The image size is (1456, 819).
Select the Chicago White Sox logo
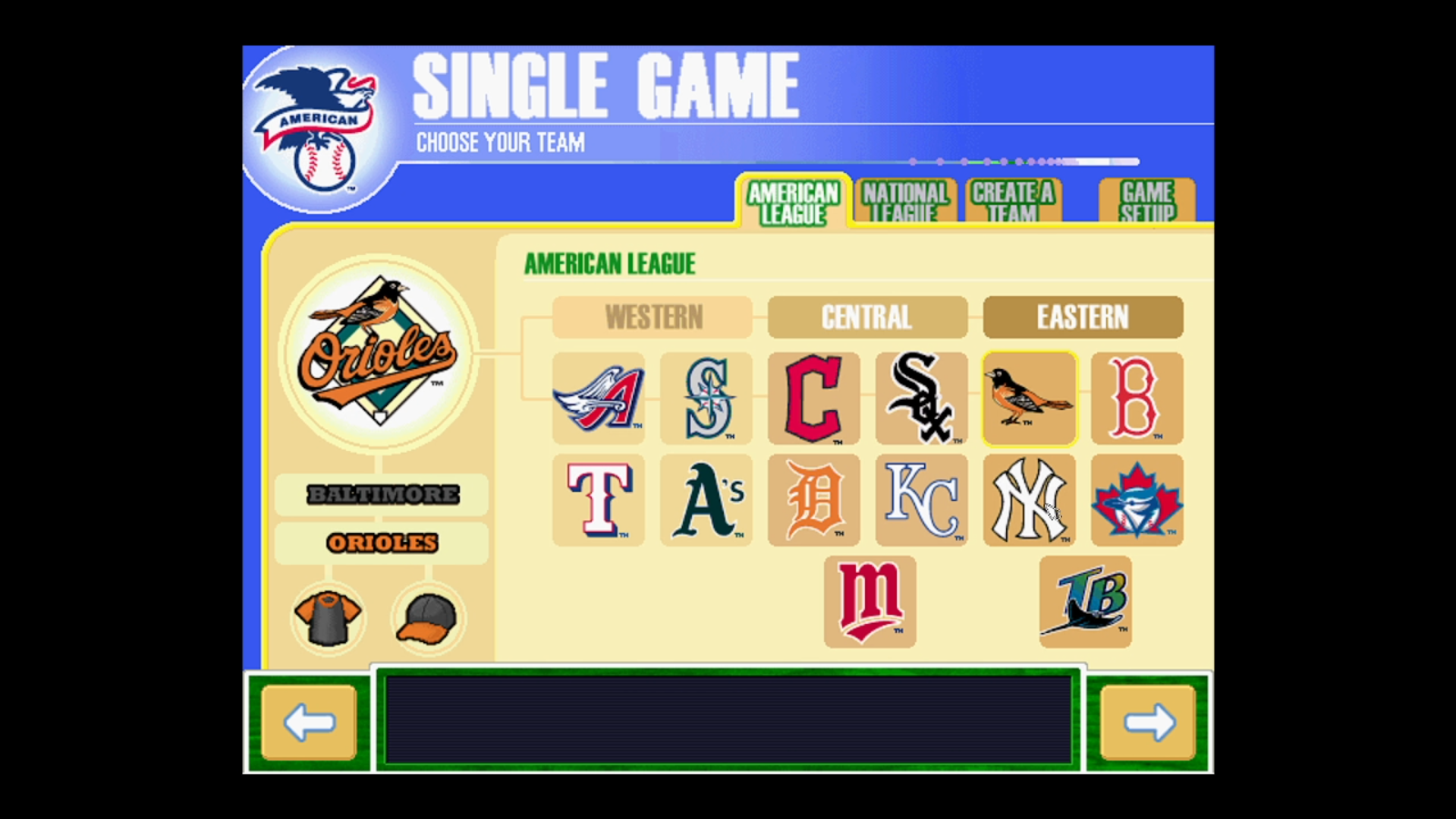[920, 398]
